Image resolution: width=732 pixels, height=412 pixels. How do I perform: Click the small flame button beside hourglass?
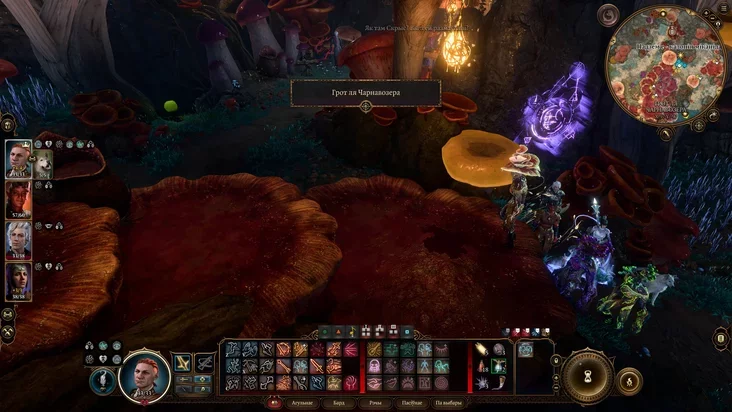coord(629,380)
